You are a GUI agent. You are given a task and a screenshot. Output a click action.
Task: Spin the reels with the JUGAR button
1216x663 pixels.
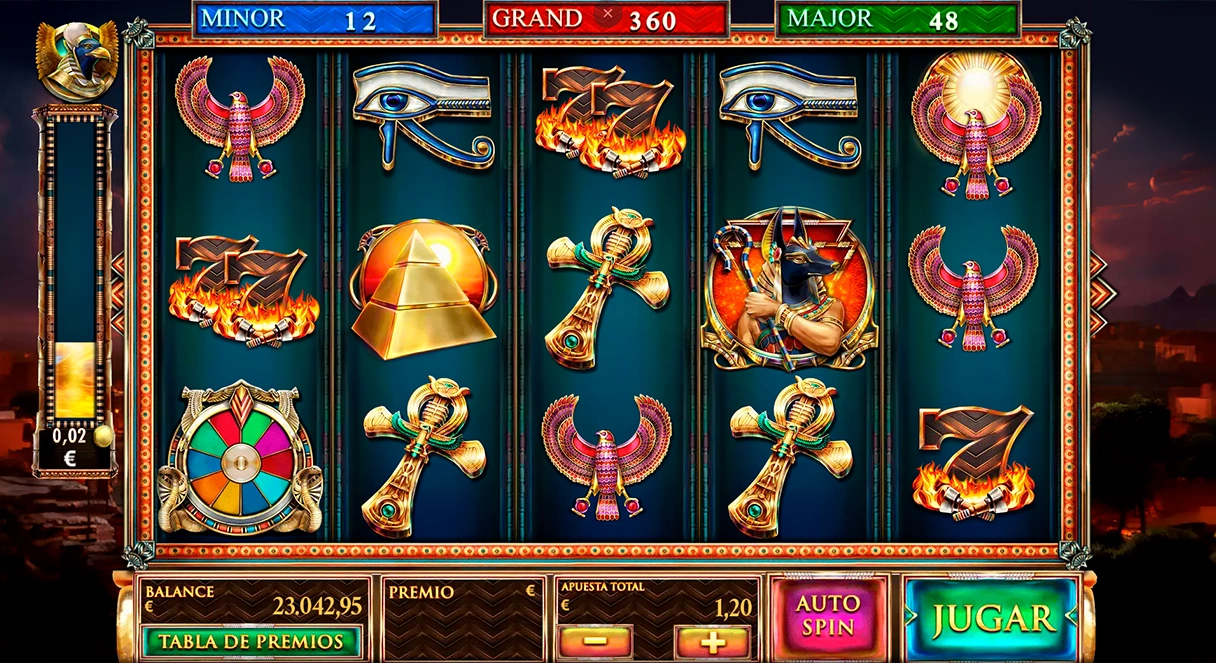click(x=991, y=617)
